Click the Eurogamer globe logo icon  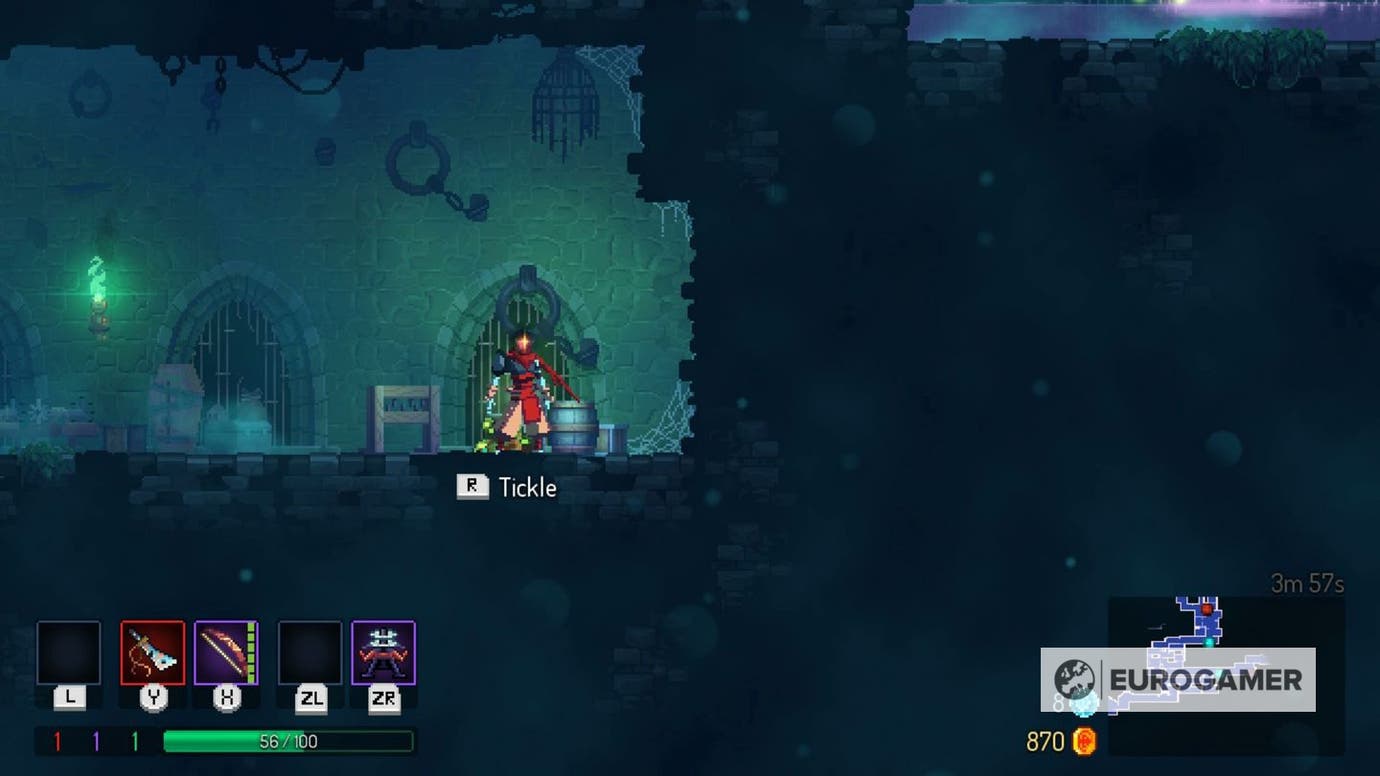point(1077,675)
